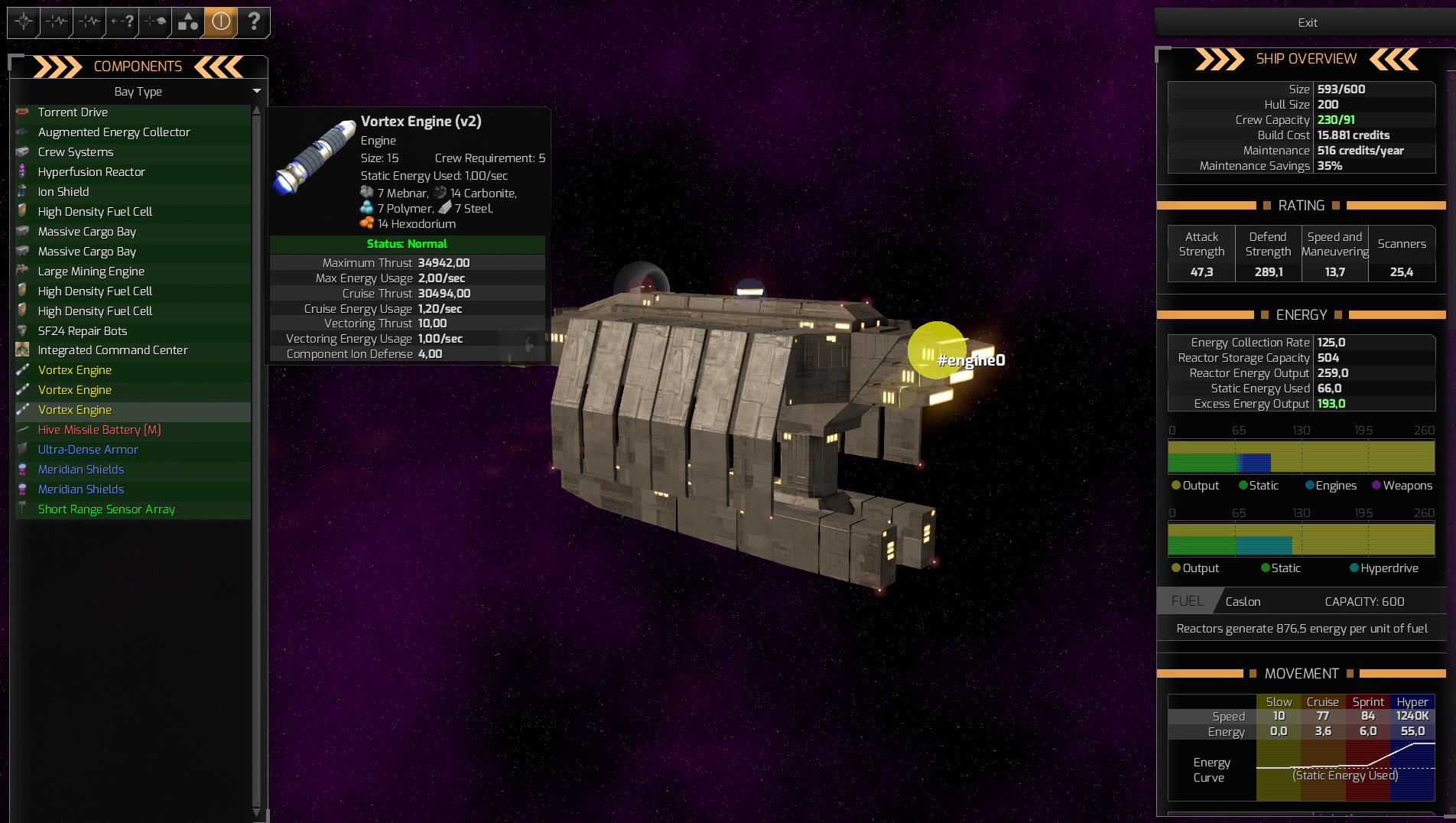This screenshot has width=1456, height=823.
Task: Click the highlighted power button toolbar icon
Action: pos(220,22)
